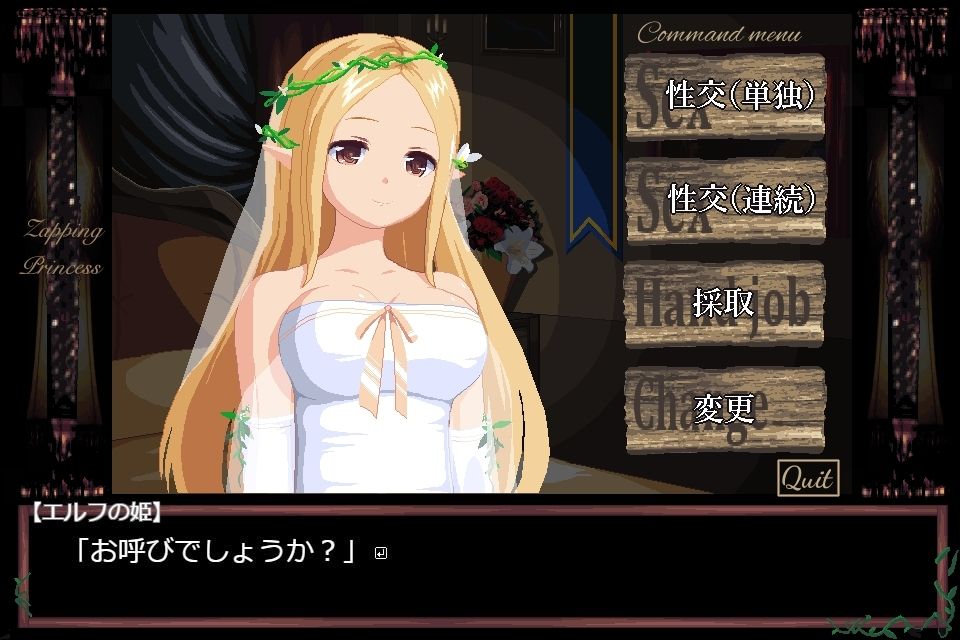
Task: Click the Quit button
Action: tap(807, 478)
